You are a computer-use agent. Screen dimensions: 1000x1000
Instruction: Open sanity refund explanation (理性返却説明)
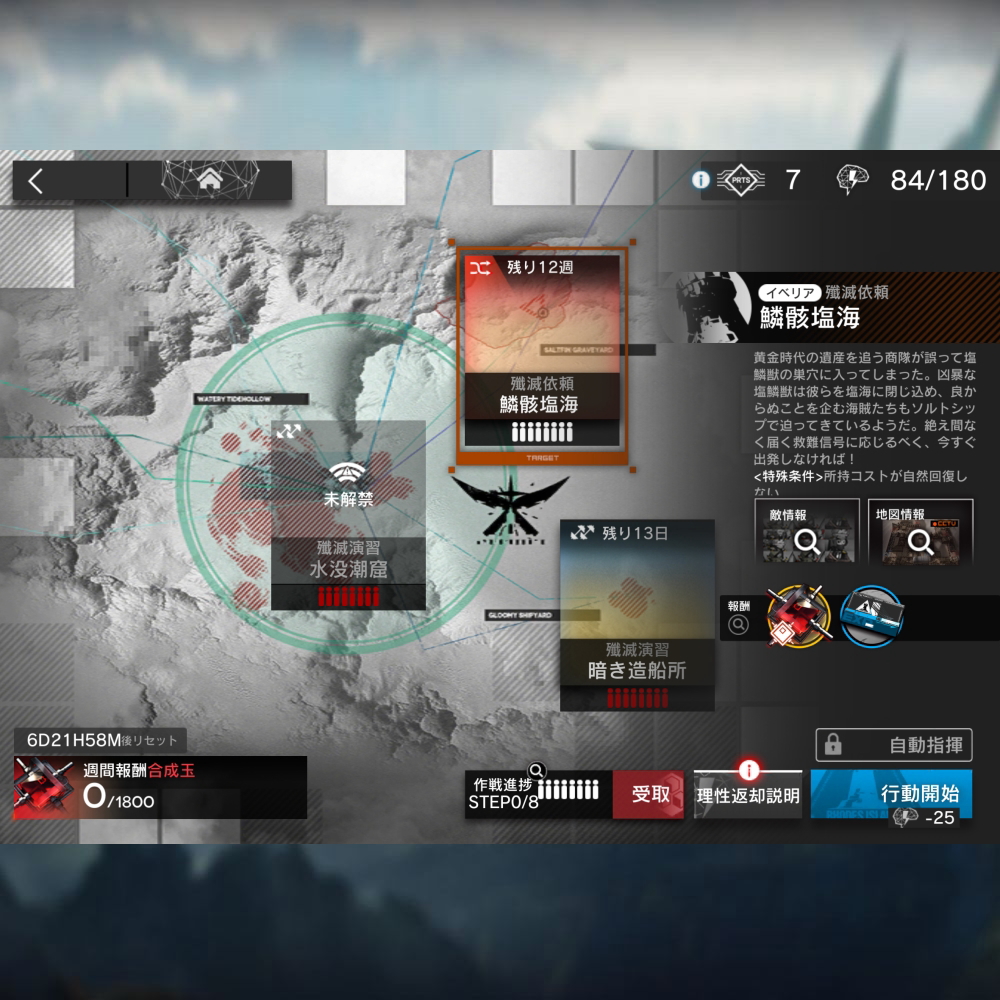pos(748,795)
